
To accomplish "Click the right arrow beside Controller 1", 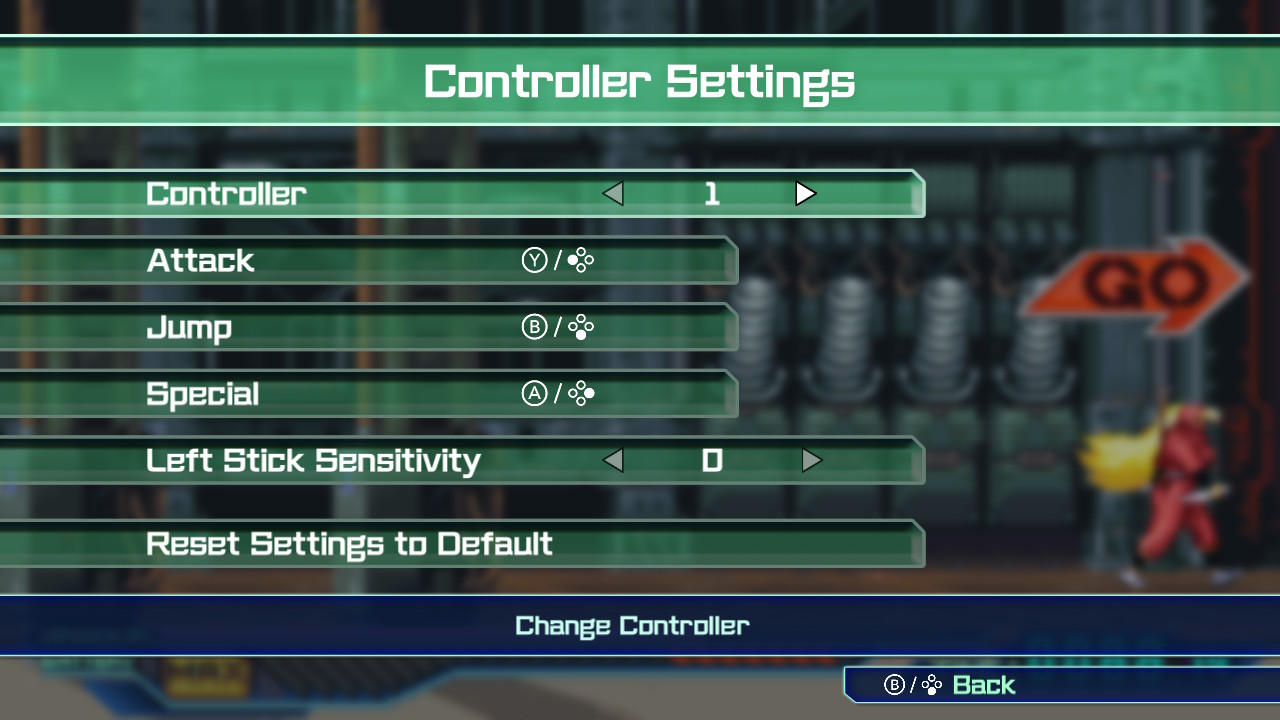I will tap(806, 194).
